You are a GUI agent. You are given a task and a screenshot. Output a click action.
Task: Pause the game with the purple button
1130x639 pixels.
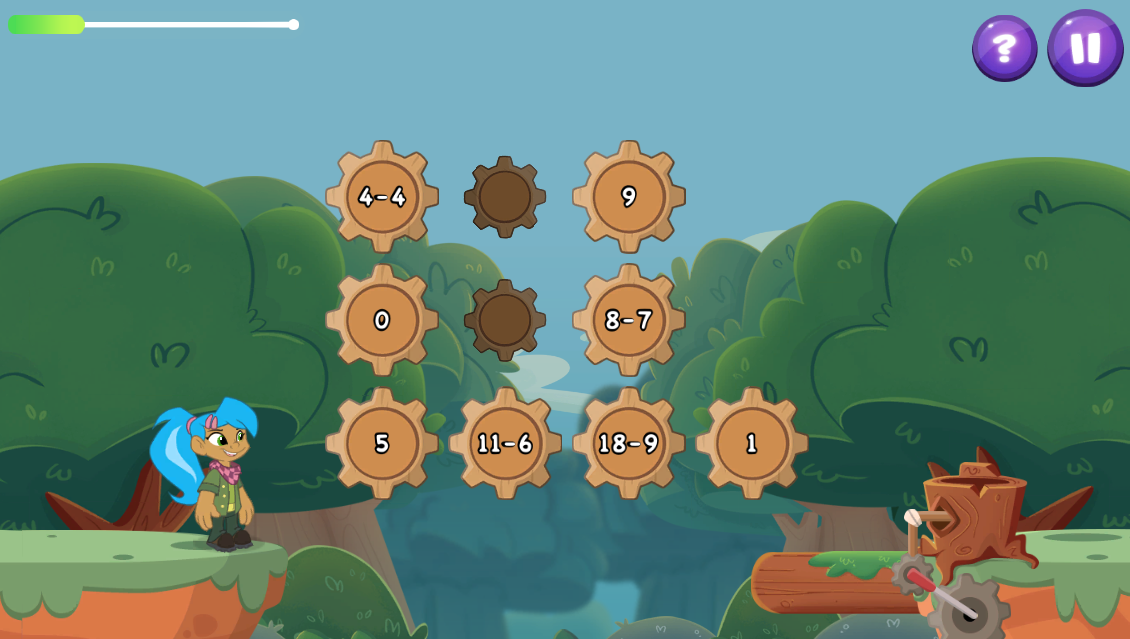1085,48
